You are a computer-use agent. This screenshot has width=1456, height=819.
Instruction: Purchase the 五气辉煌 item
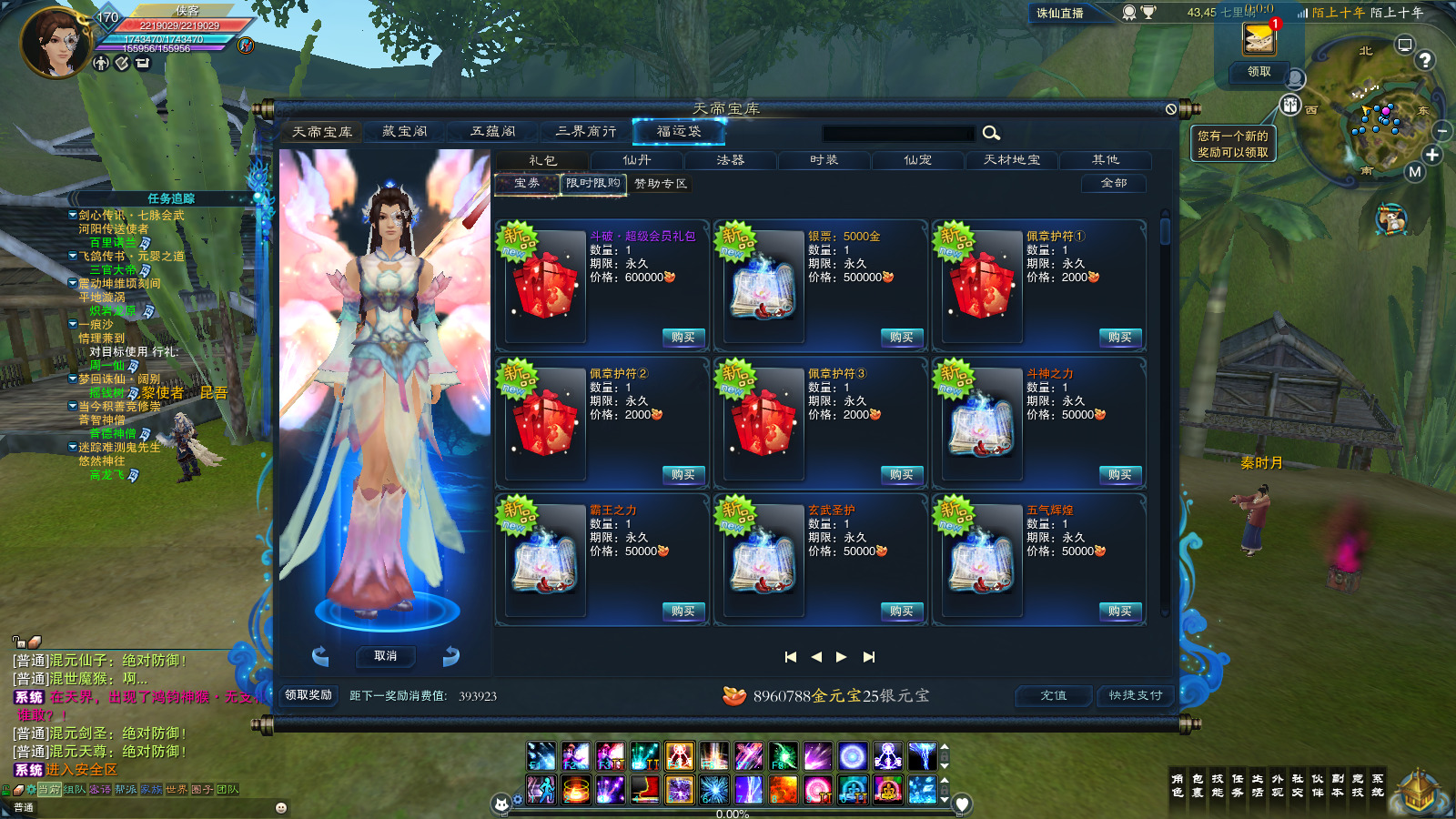1119,612
